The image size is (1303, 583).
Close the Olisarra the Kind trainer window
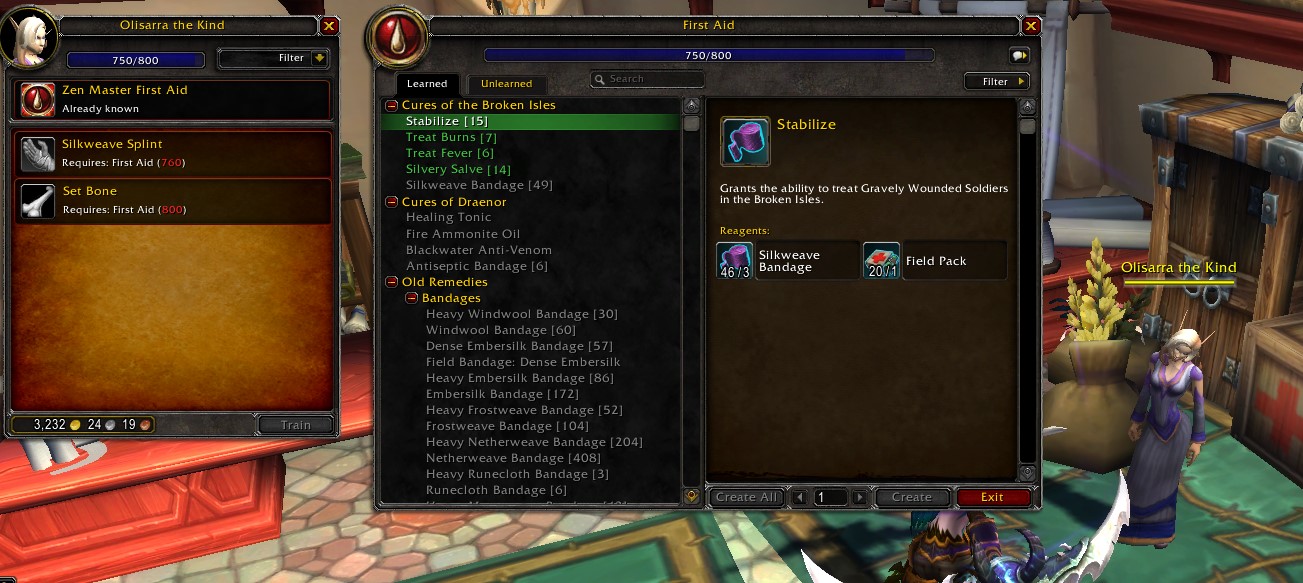[x=330, y=27]
